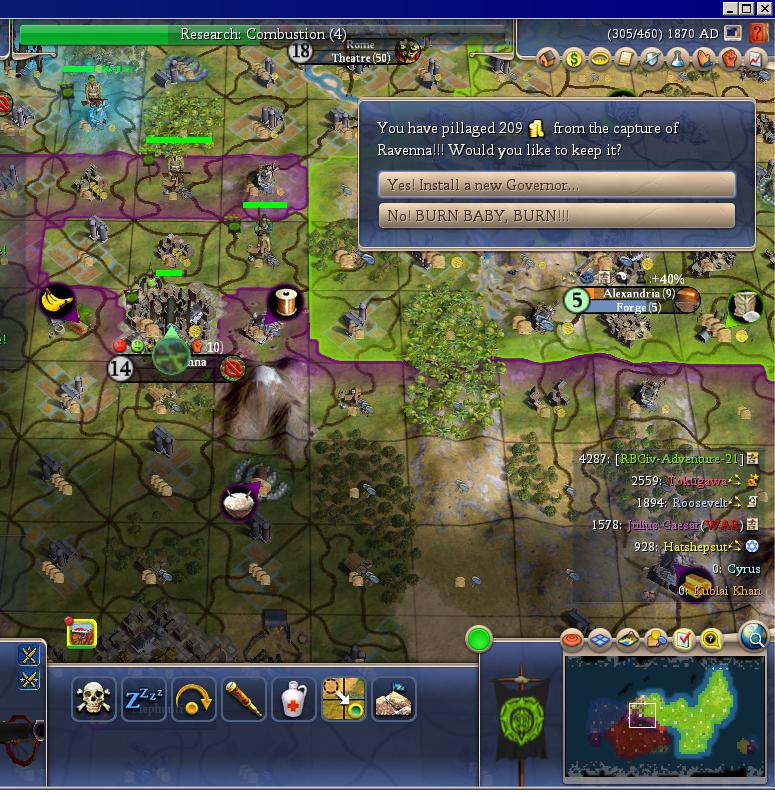775x793 pixels.
Task: Toggle the grid display above minimap
Action: 600,639
